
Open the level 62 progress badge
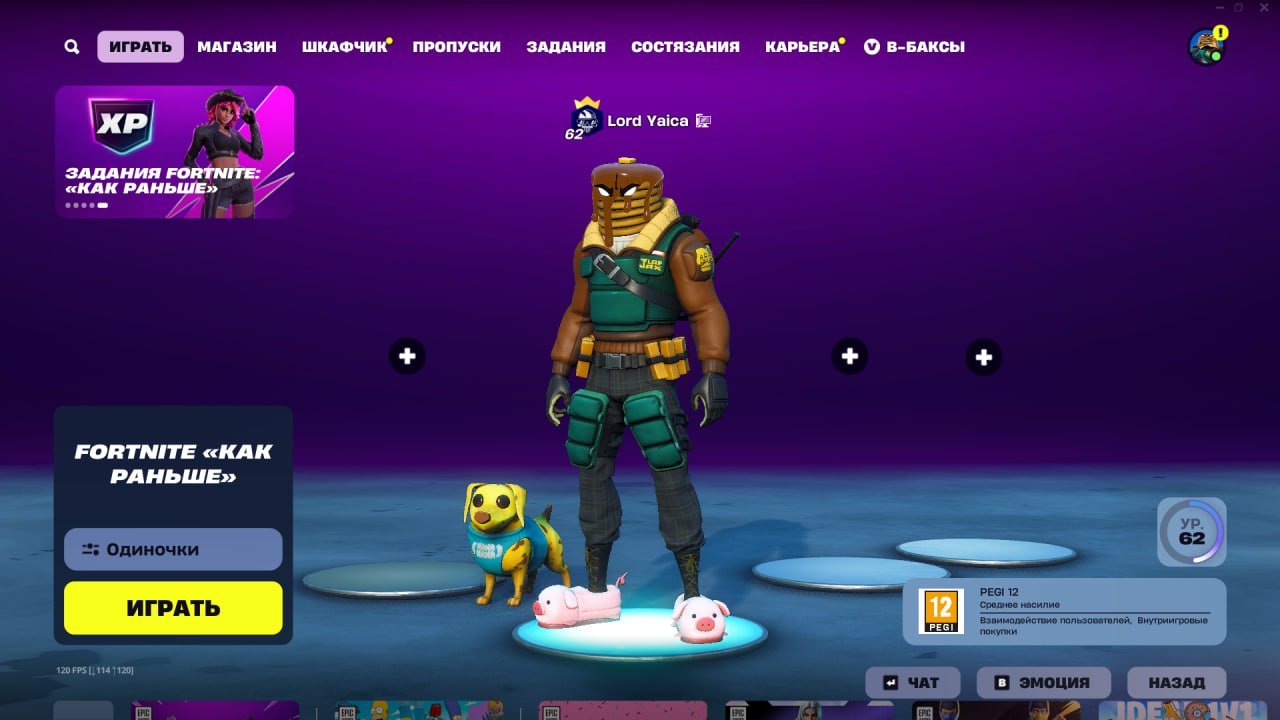pos(1190,533)
